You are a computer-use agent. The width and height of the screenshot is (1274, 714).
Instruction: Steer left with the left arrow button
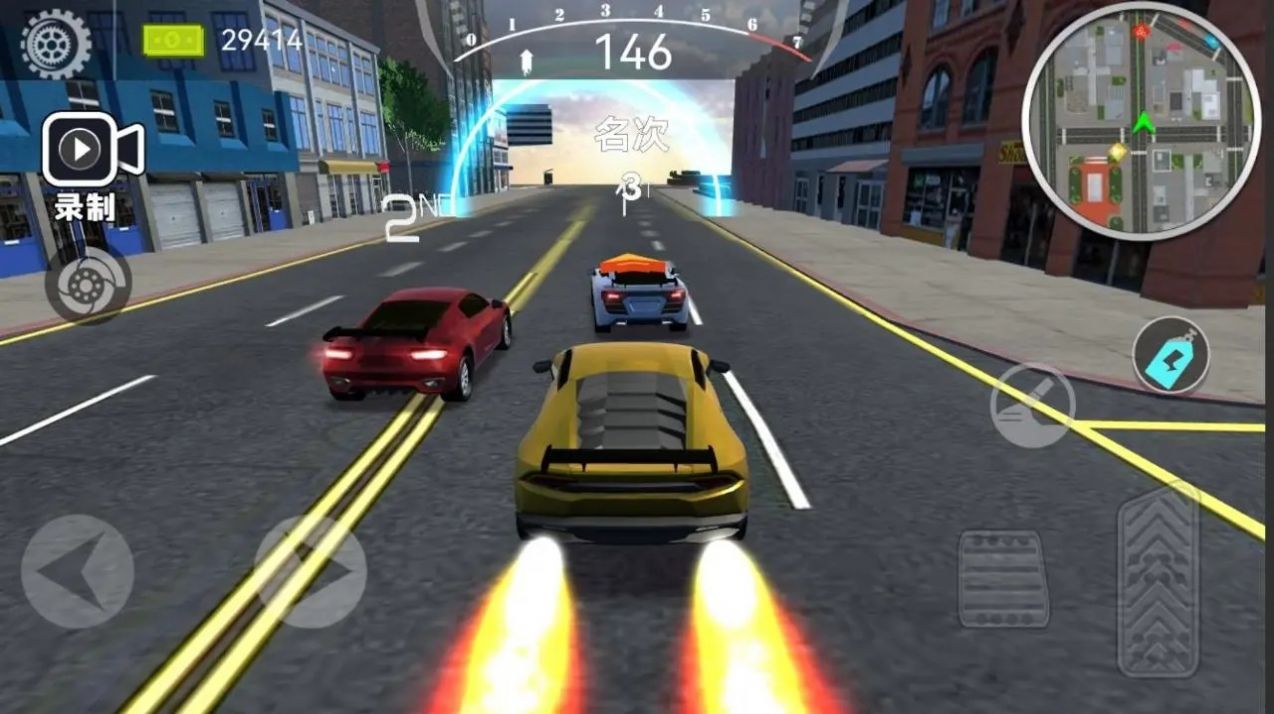77,571
